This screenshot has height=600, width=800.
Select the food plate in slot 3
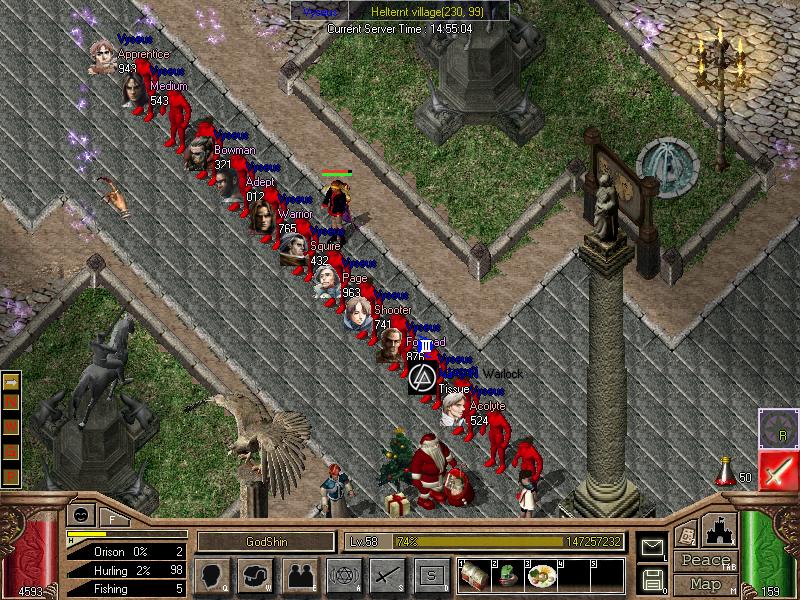541,577
